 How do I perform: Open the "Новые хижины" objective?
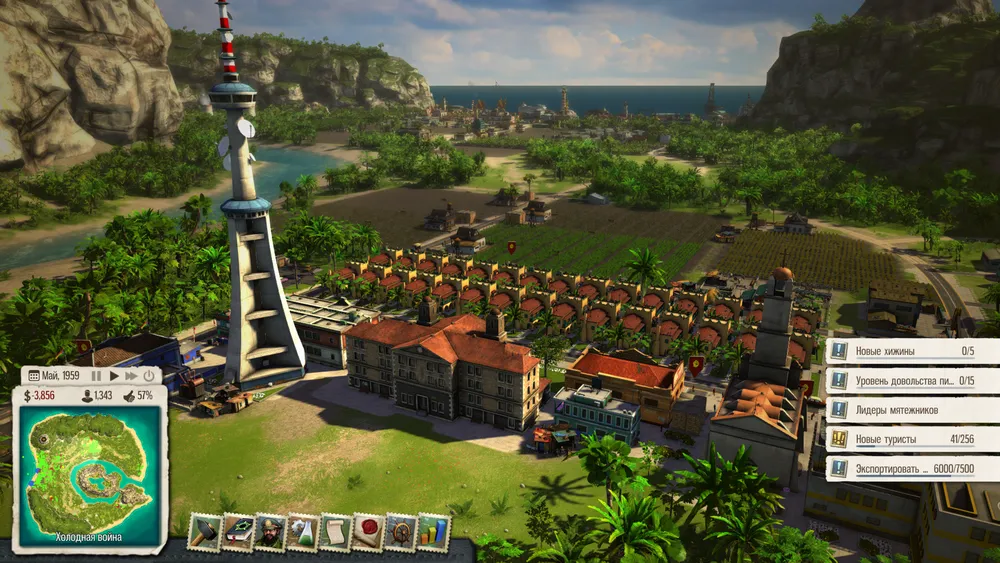pyautogui.click(x=912, y=351)
